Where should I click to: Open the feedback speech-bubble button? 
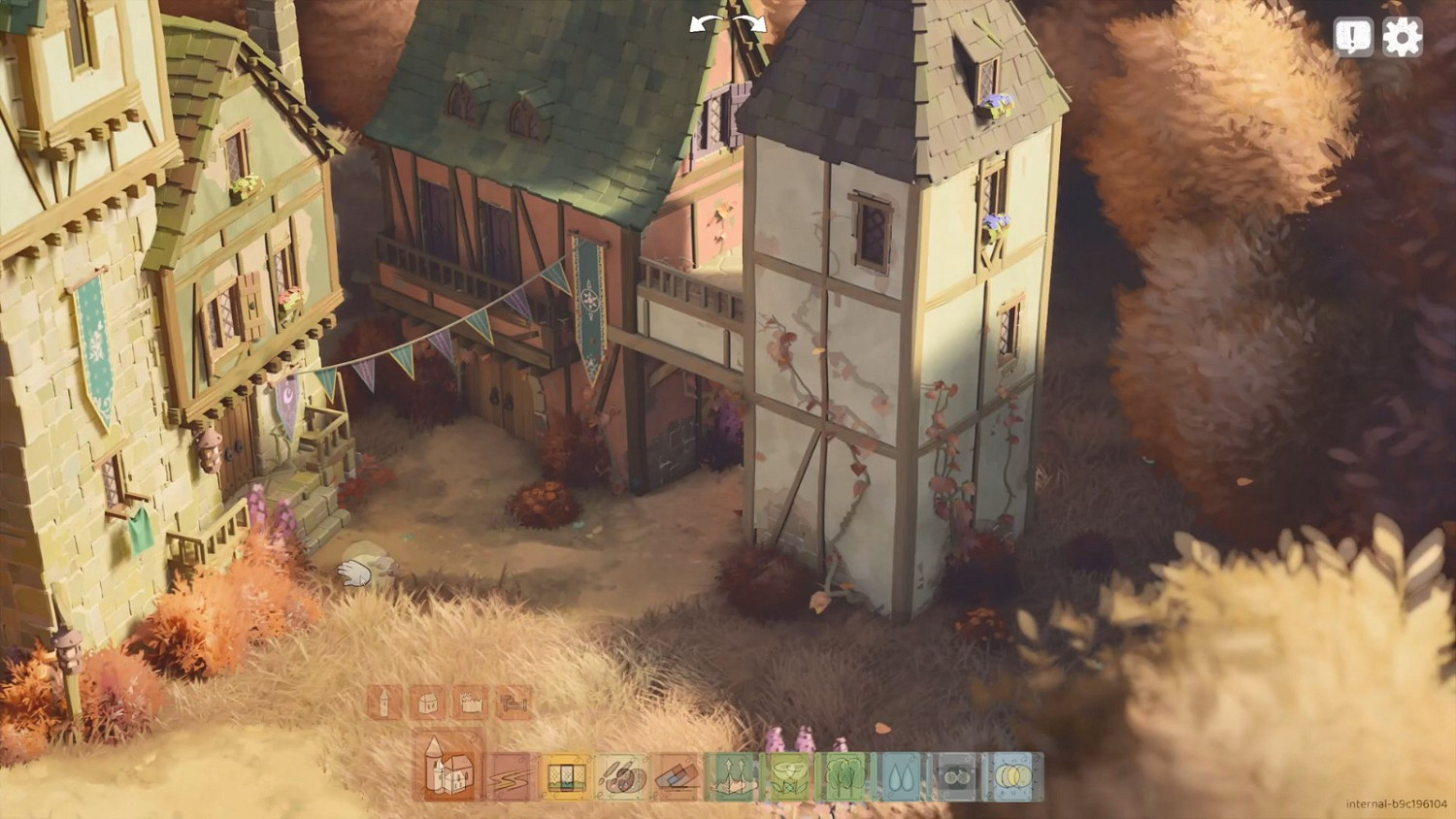(1353, 37)
